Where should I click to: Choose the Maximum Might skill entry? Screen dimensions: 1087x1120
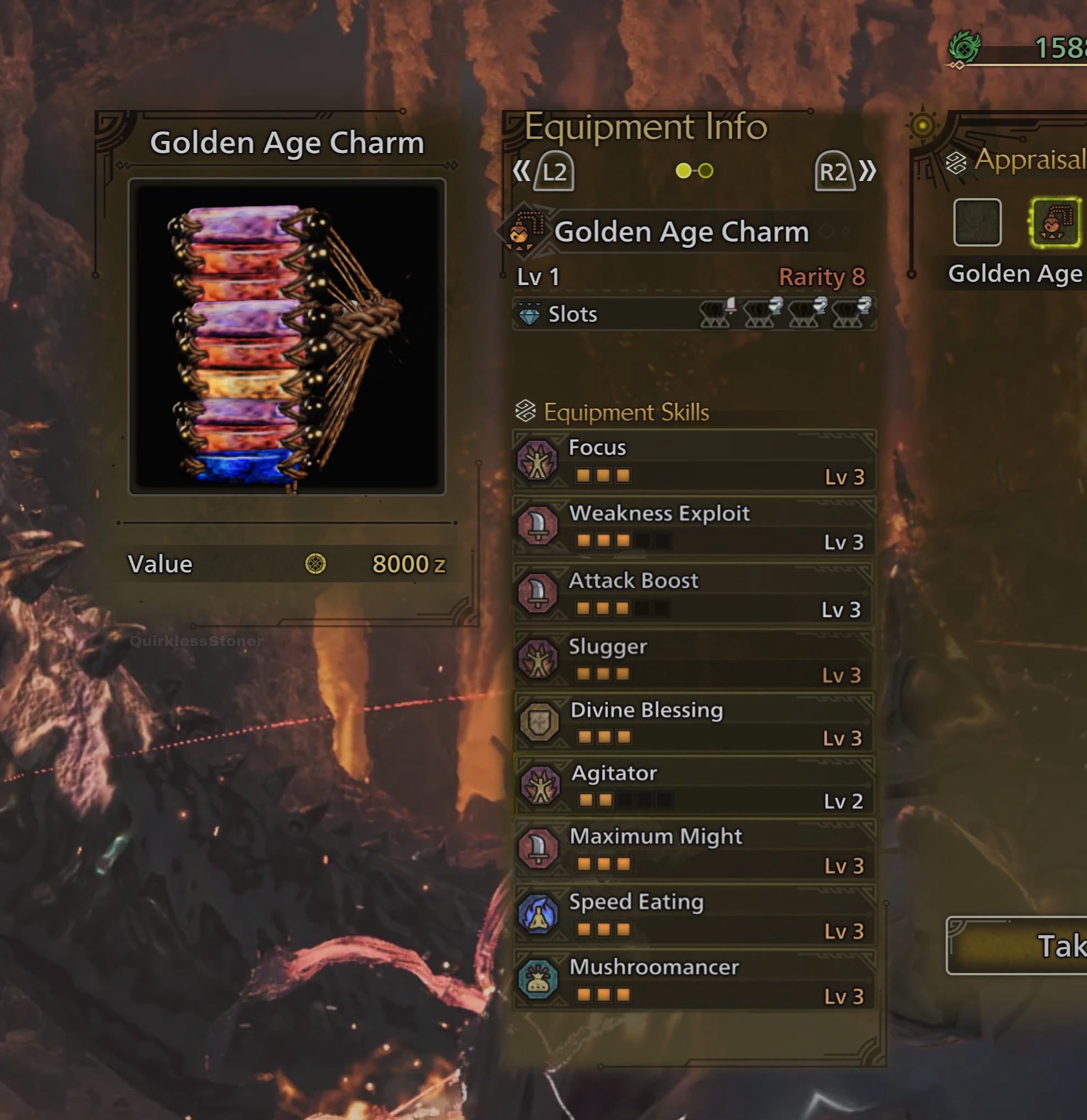(694, 850)
